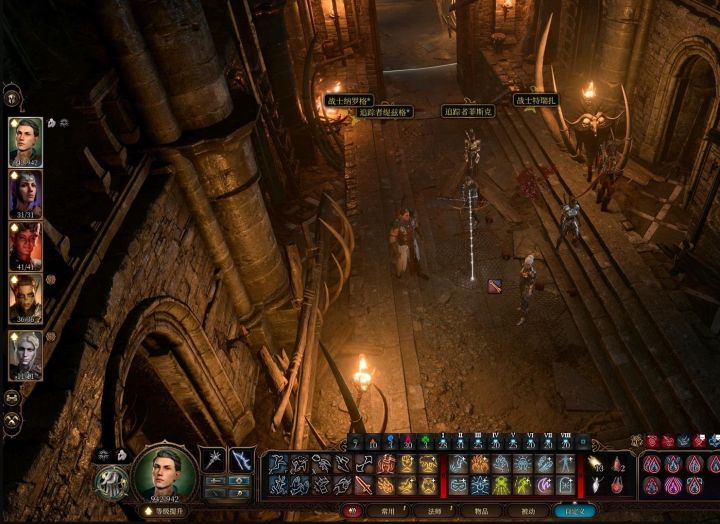Select spell slot level I filter
Screen dimensions: 720x524
[443, 442]
